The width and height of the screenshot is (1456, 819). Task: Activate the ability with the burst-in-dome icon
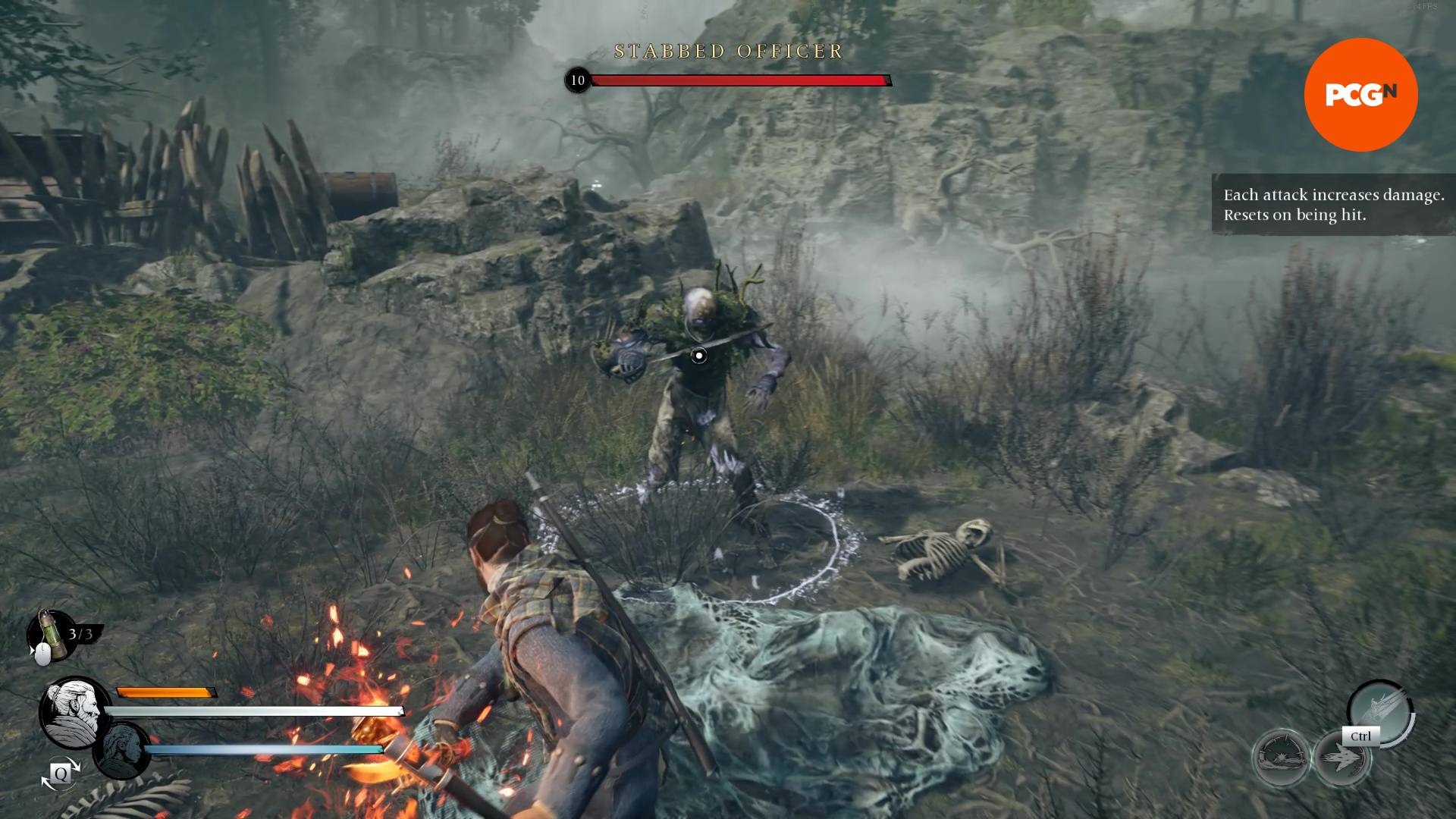pyautogui.click(x=1281, y=758)
